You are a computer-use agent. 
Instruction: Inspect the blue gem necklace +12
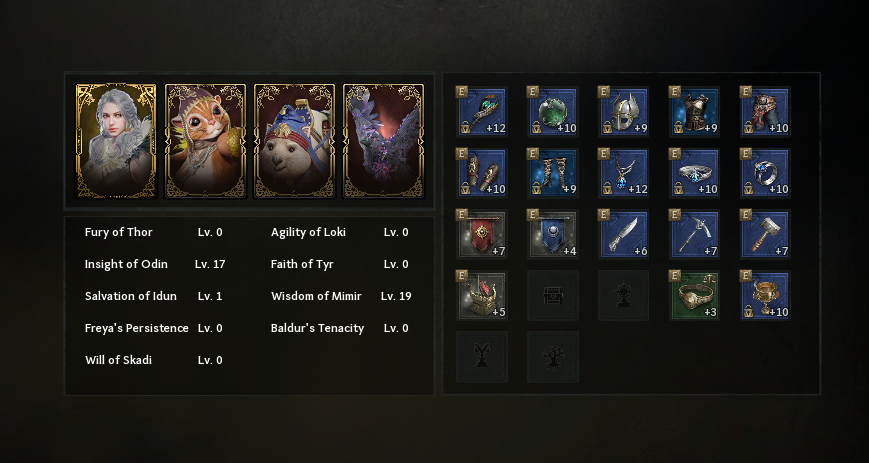point(624,174)
